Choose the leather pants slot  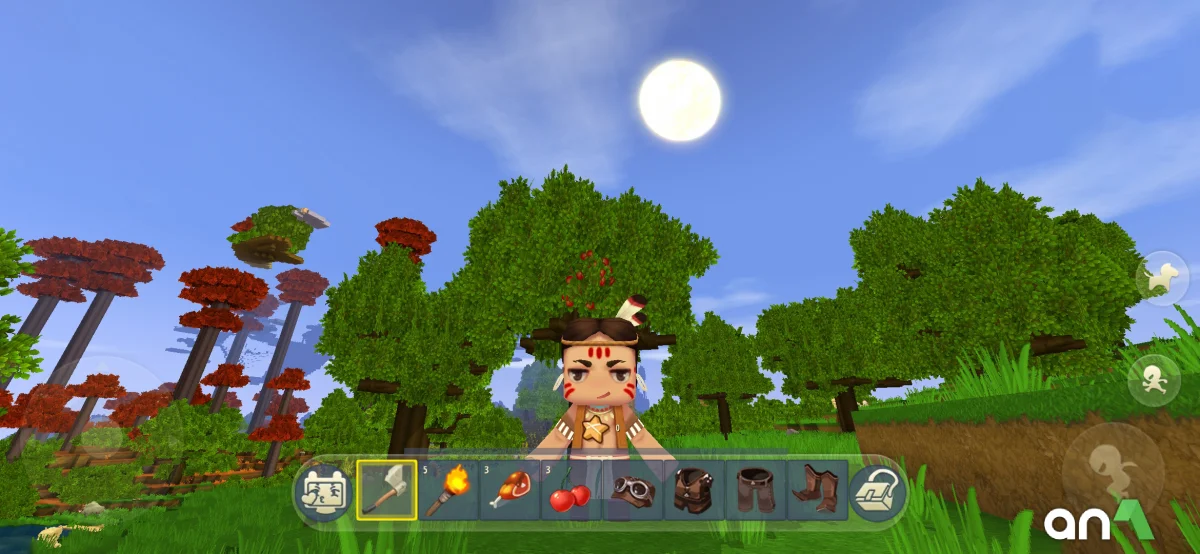(x=756, y=490)
